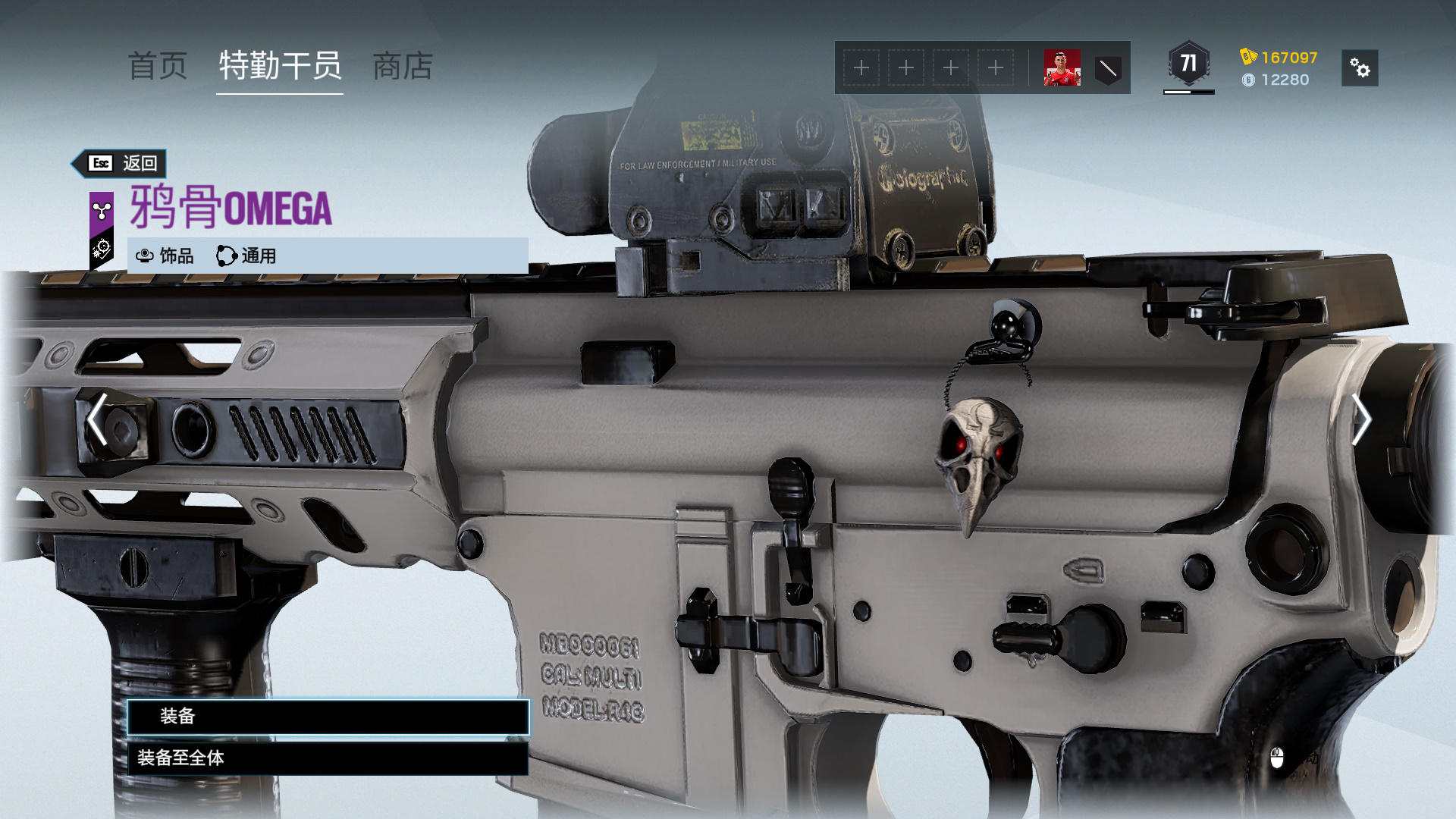
Task: Open the gear settings menu
Action: point(1360,68)
